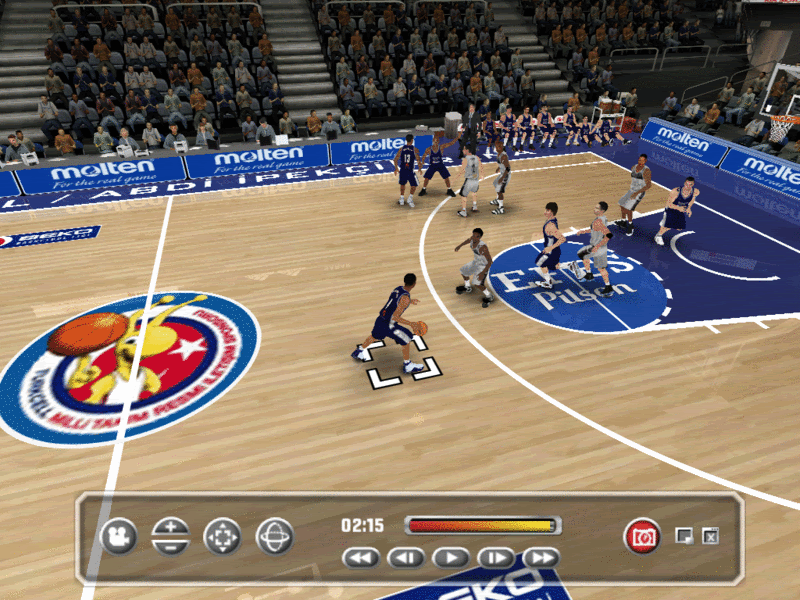Close the replay panel with the X
The image size is (800, 600).
[711, 537]
